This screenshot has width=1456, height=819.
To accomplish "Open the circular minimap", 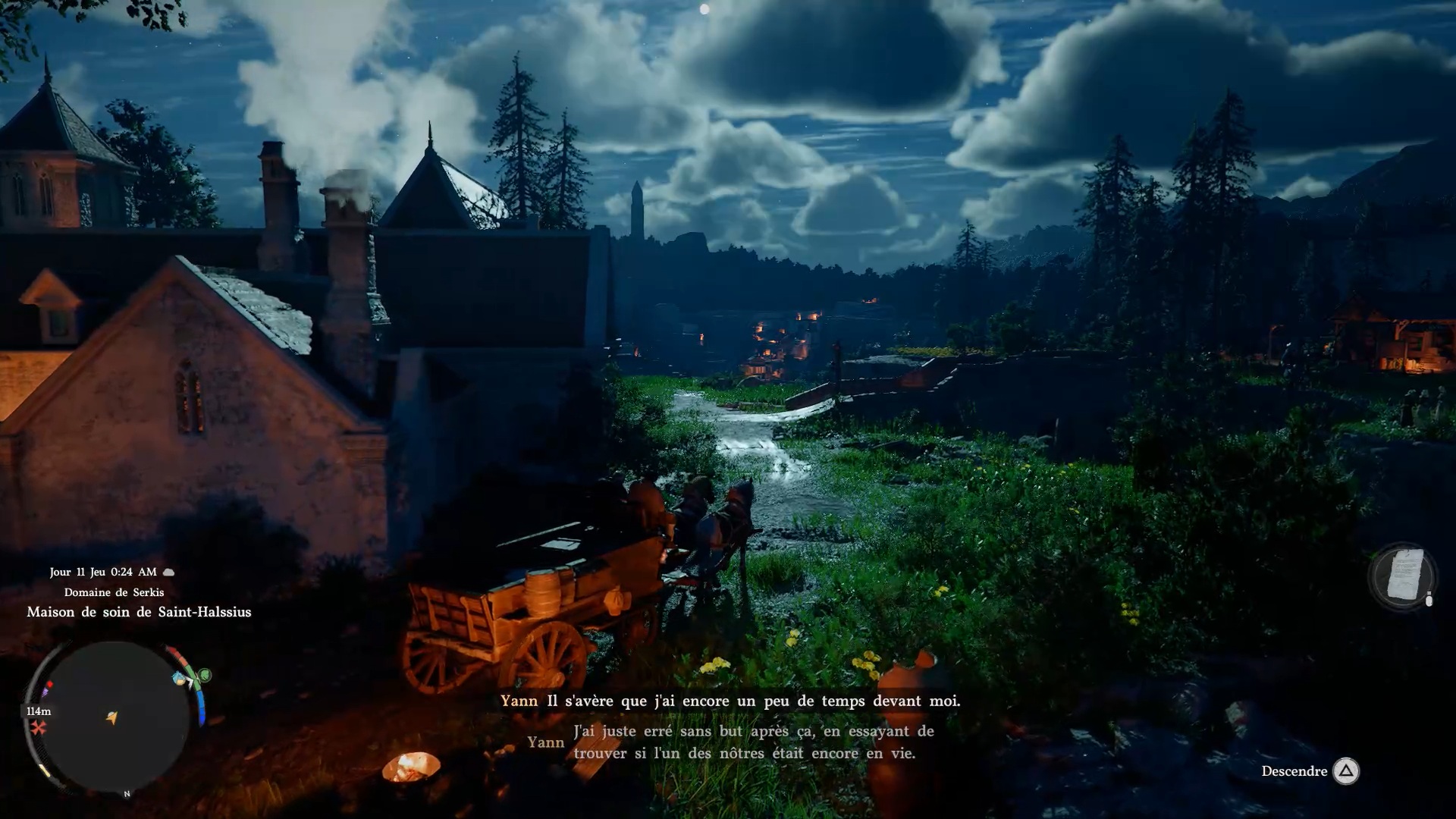I will tap(112, 717).
